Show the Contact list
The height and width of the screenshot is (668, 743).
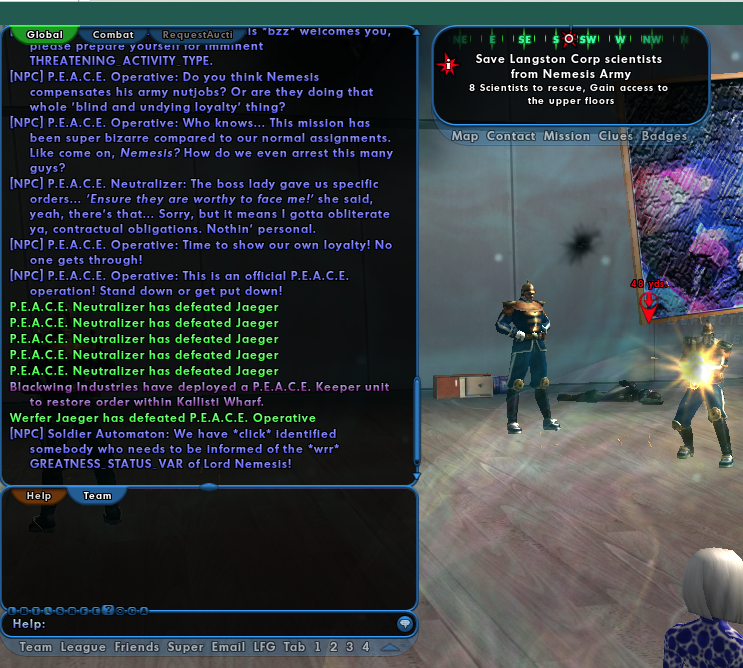tap(511, 136)
